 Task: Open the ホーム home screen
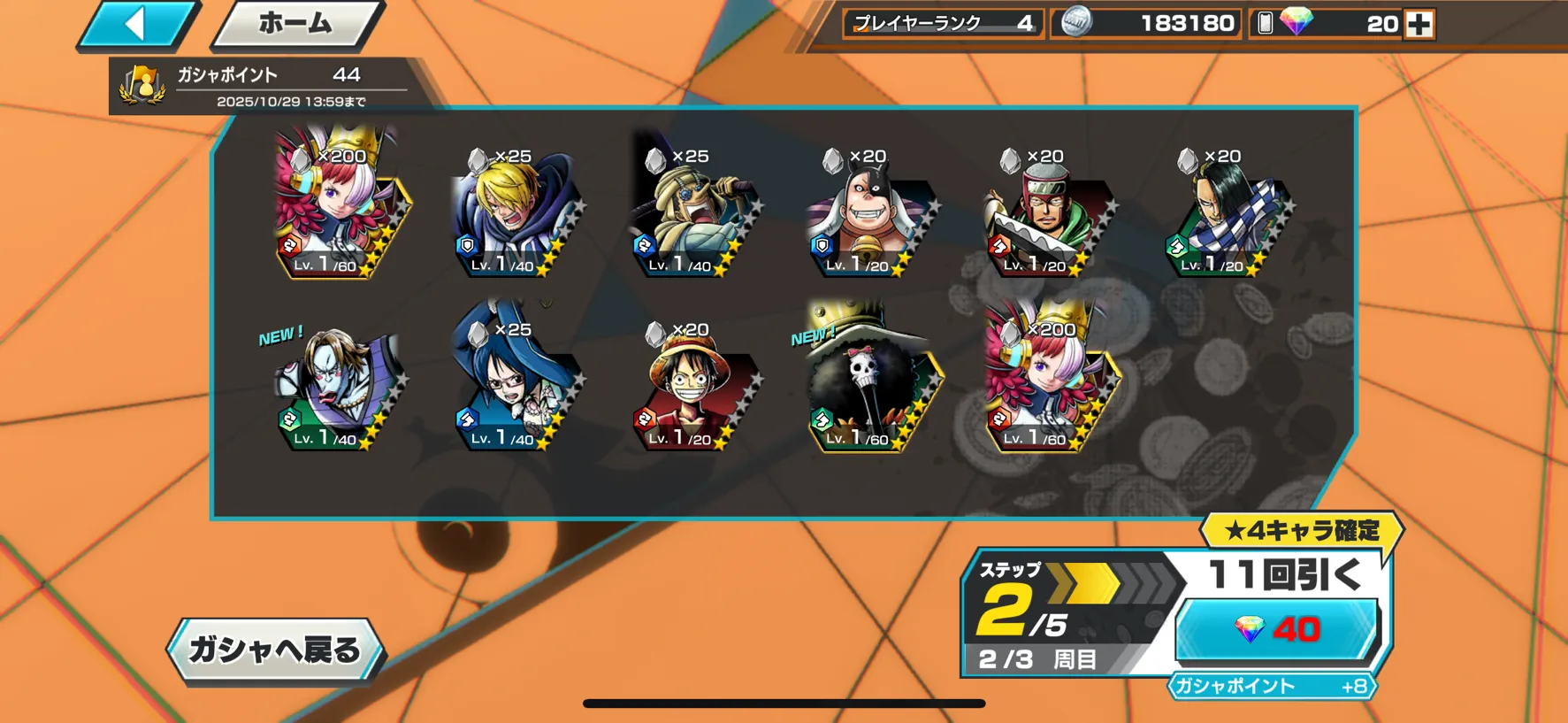point(295,24)
